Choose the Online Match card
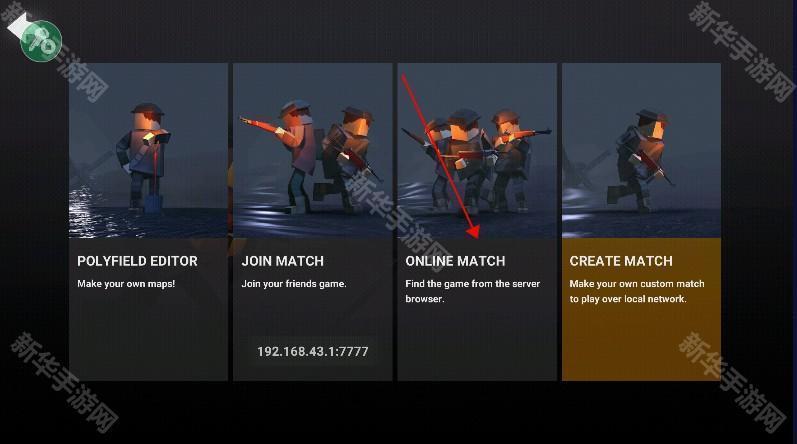Viewport: 797px width, 444px height. (x=476, y=220)
